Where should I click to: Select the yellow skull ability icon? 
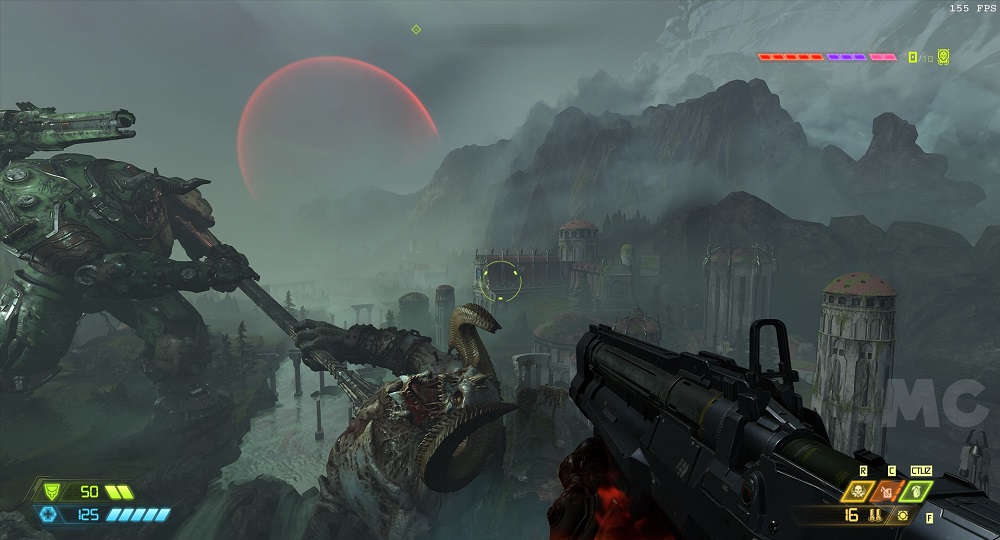click(x=859, y=491)
